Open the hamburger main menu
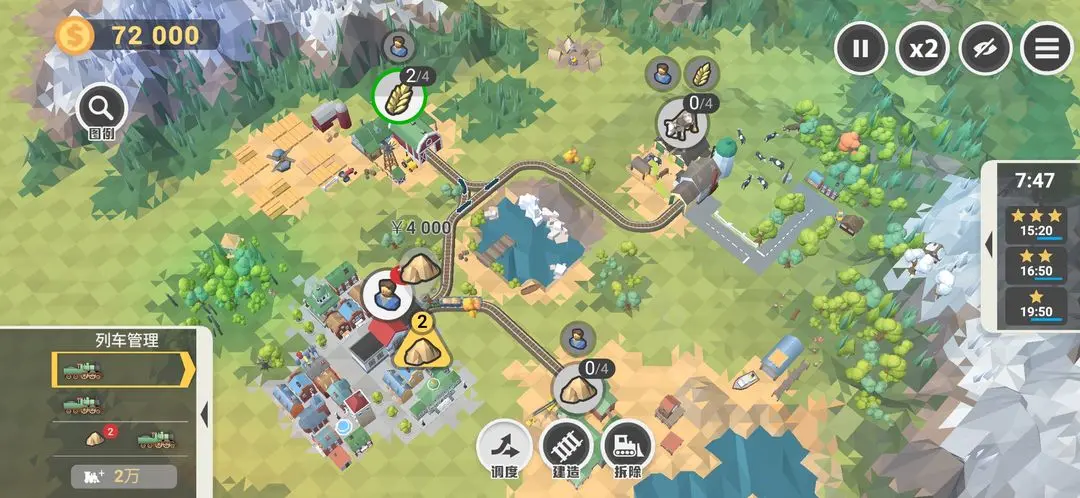The width and height of the screenshot is (1080, 498). coord(1046,48)
